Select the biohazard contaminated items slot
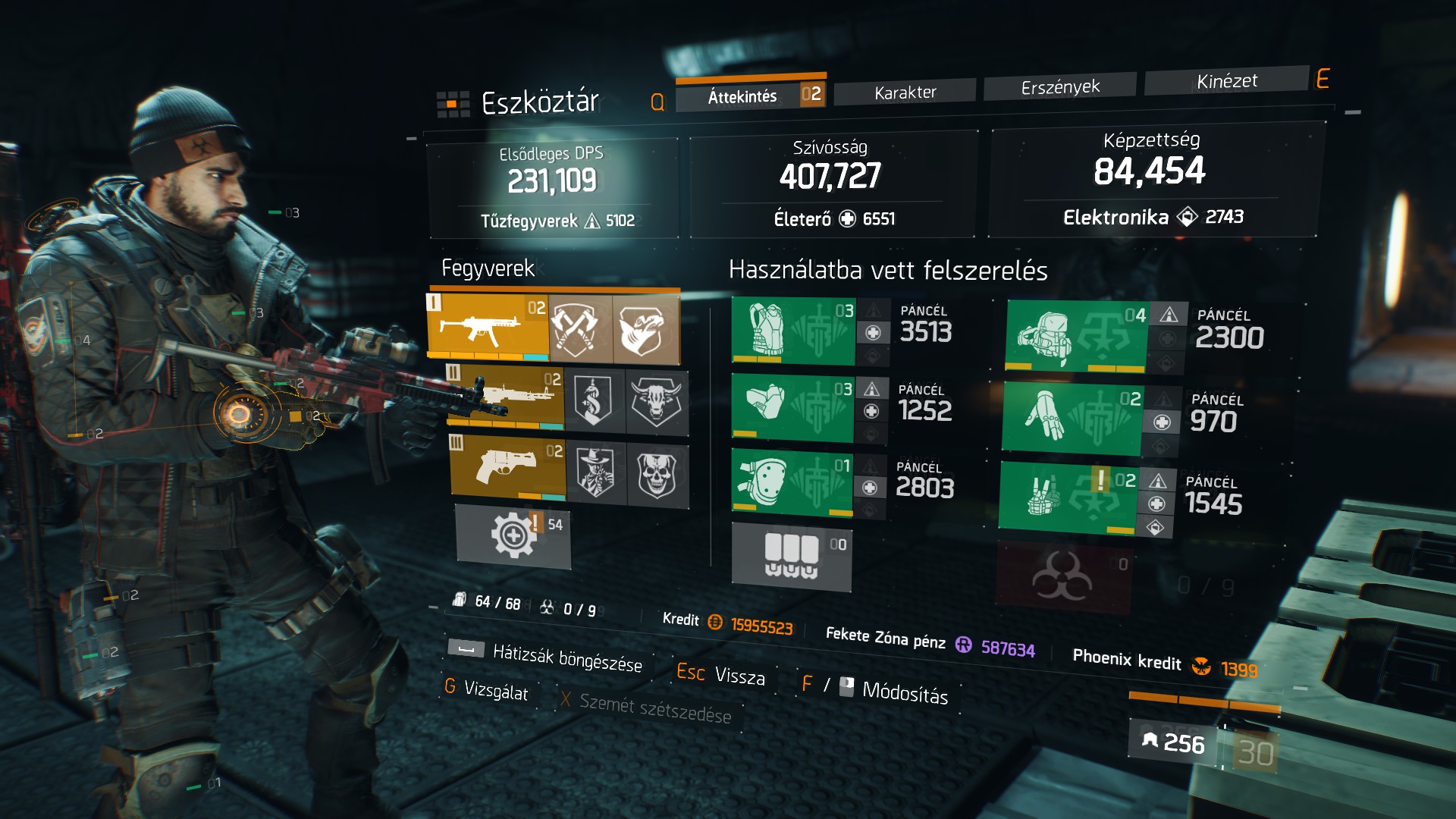Screen dimensions: 1456x819 point(1062,576)
